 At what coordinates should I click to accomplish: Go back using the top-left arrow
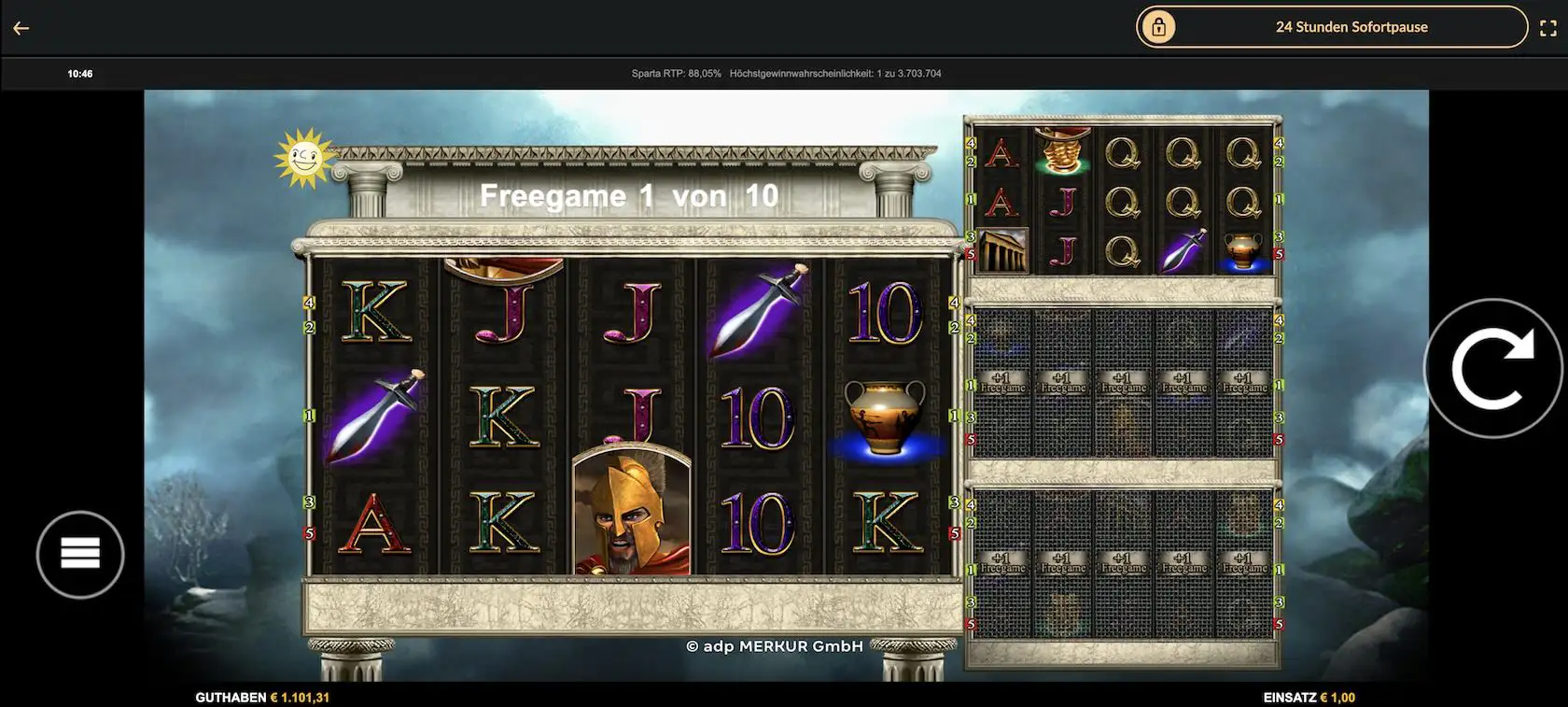[21, 28]
